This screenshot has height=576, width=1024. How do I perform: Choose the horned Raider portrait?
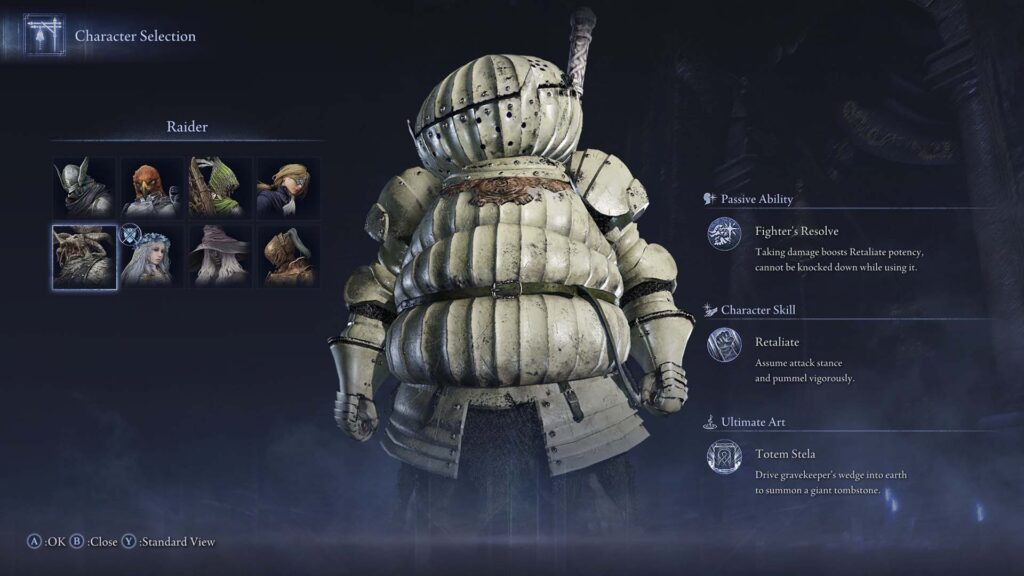(x=84, y=256)
